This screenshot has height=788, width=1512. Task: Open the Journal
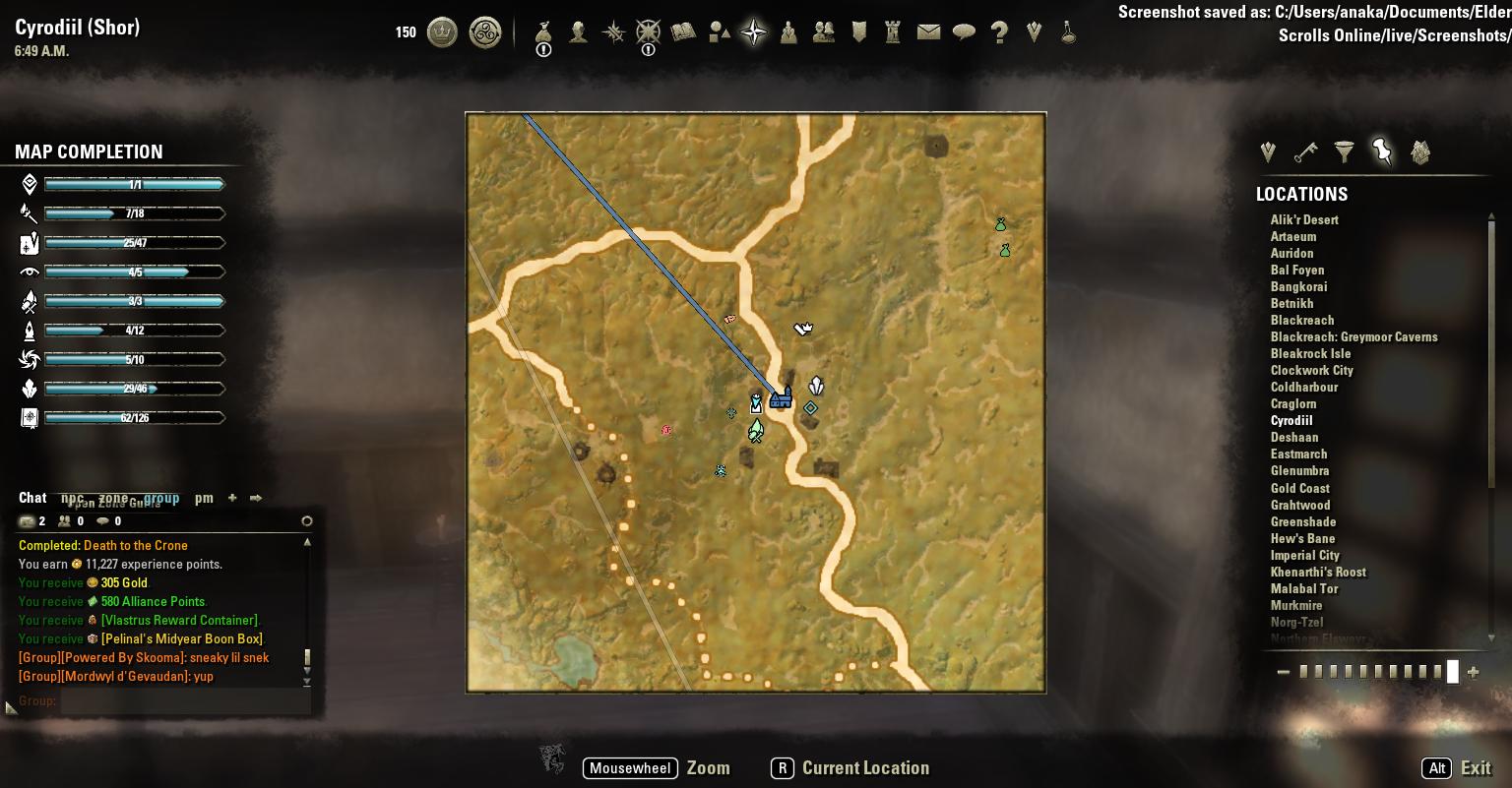681,32
